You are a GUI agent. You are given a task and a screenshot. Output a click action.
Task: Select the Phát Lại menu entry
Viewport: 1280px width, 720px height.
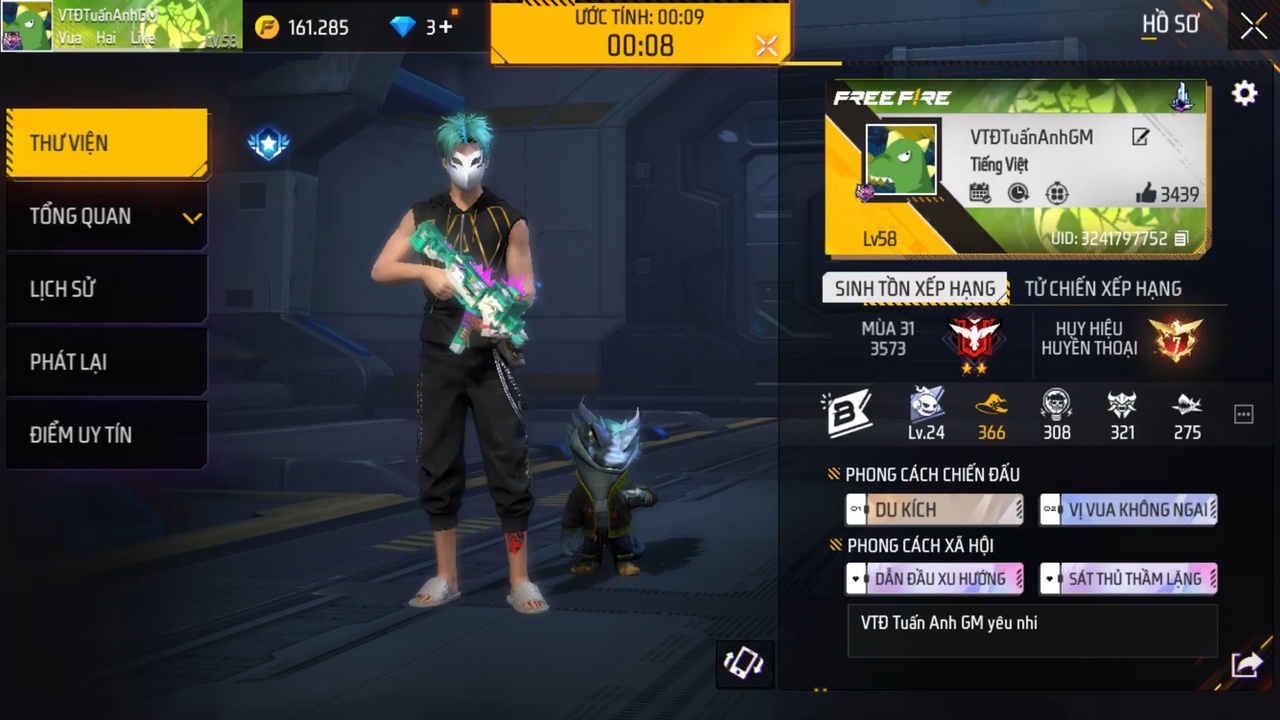pos(107,362)
